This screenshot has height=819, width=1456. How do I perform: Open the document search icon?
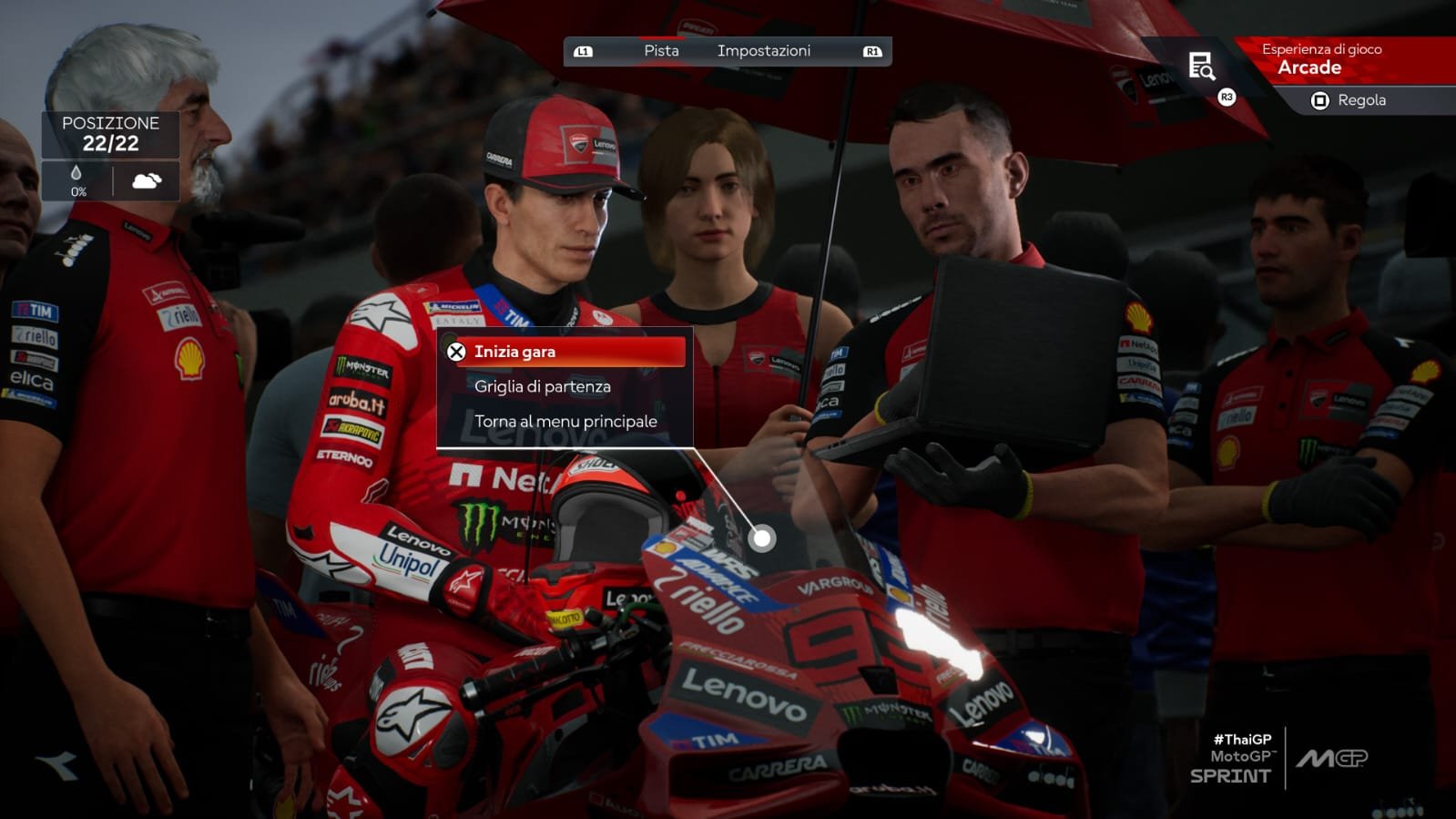pyautogui.click(x=1201, y=66)
